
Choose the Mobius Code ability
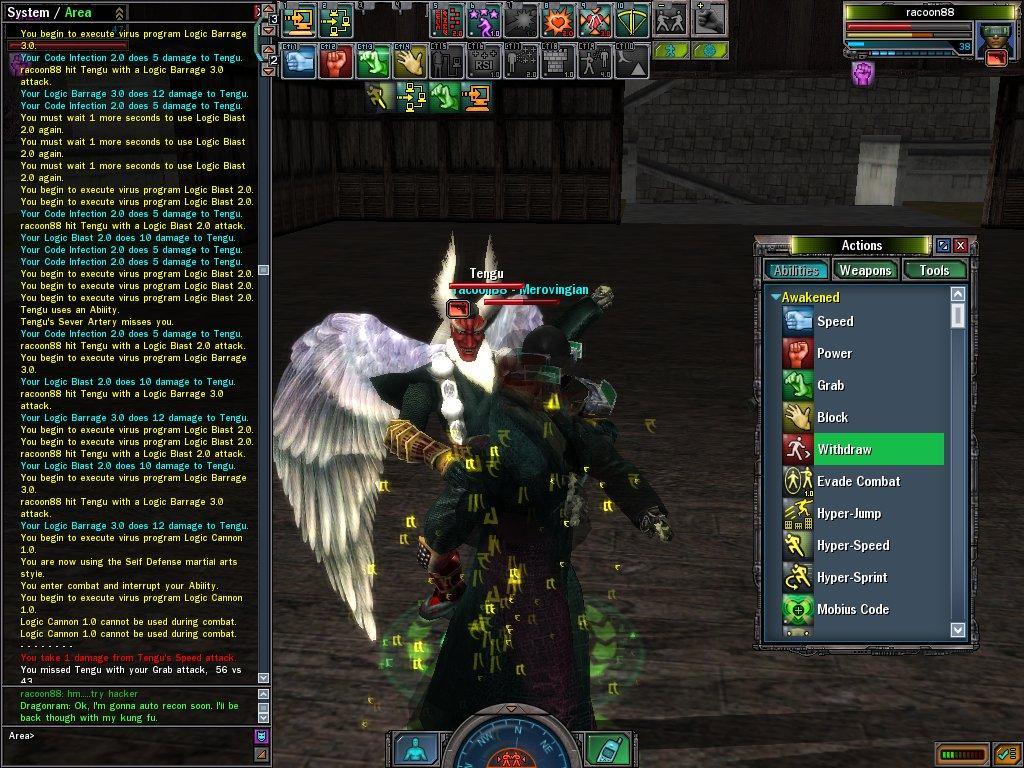(852, 609)
